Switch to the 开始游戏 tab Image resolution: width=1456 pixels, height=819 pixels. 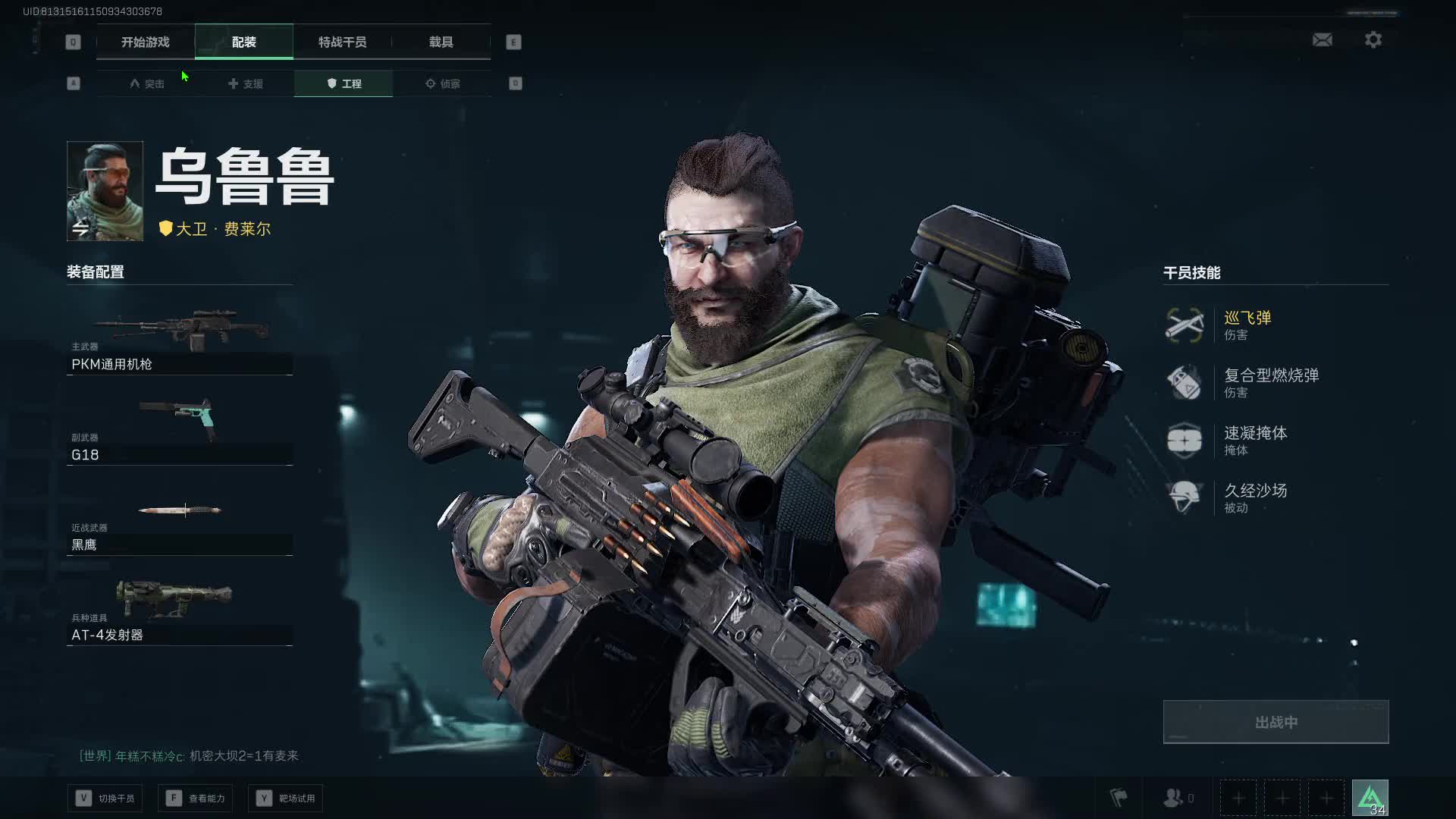tap(145, 42)
